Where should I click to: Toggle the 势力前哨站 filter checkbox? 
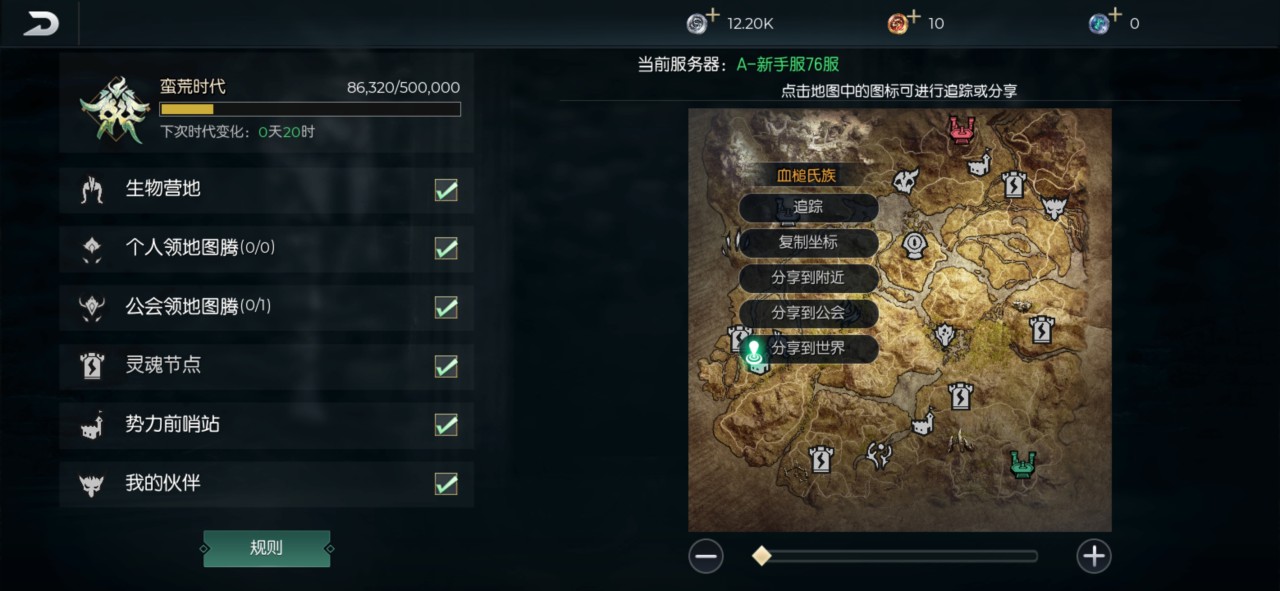[446, 425]
